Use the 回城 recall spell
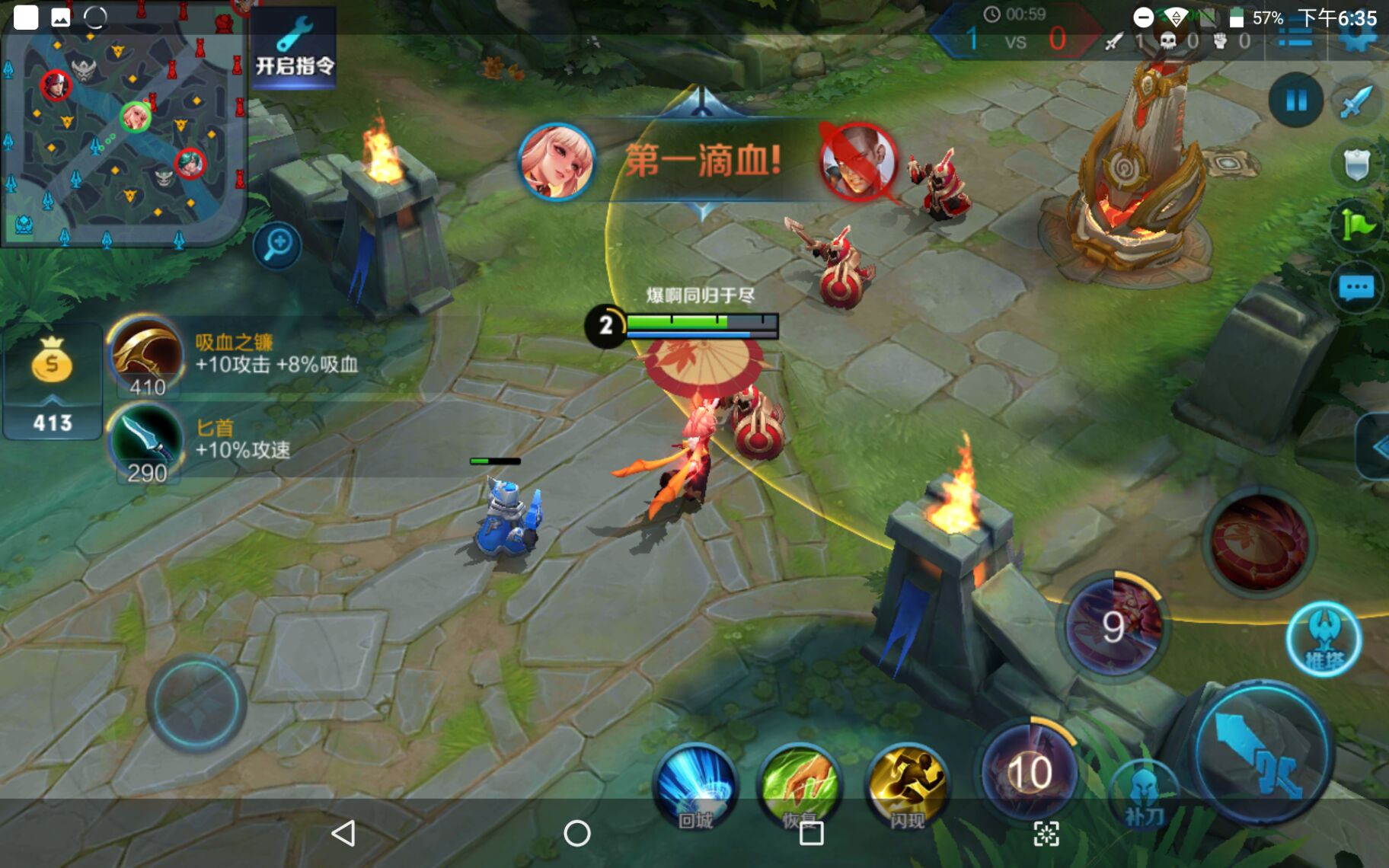Screen dimensions: 1389x868 pyautogui.click(x=695, y=786)
